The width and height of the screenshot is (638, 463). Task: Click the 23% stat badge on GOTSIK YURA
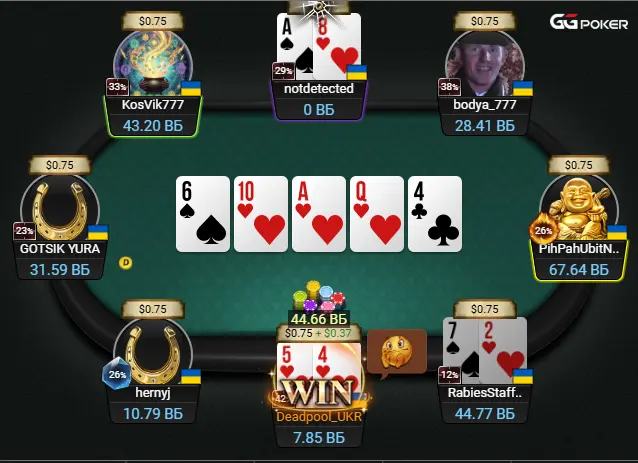tap(23, 230)
